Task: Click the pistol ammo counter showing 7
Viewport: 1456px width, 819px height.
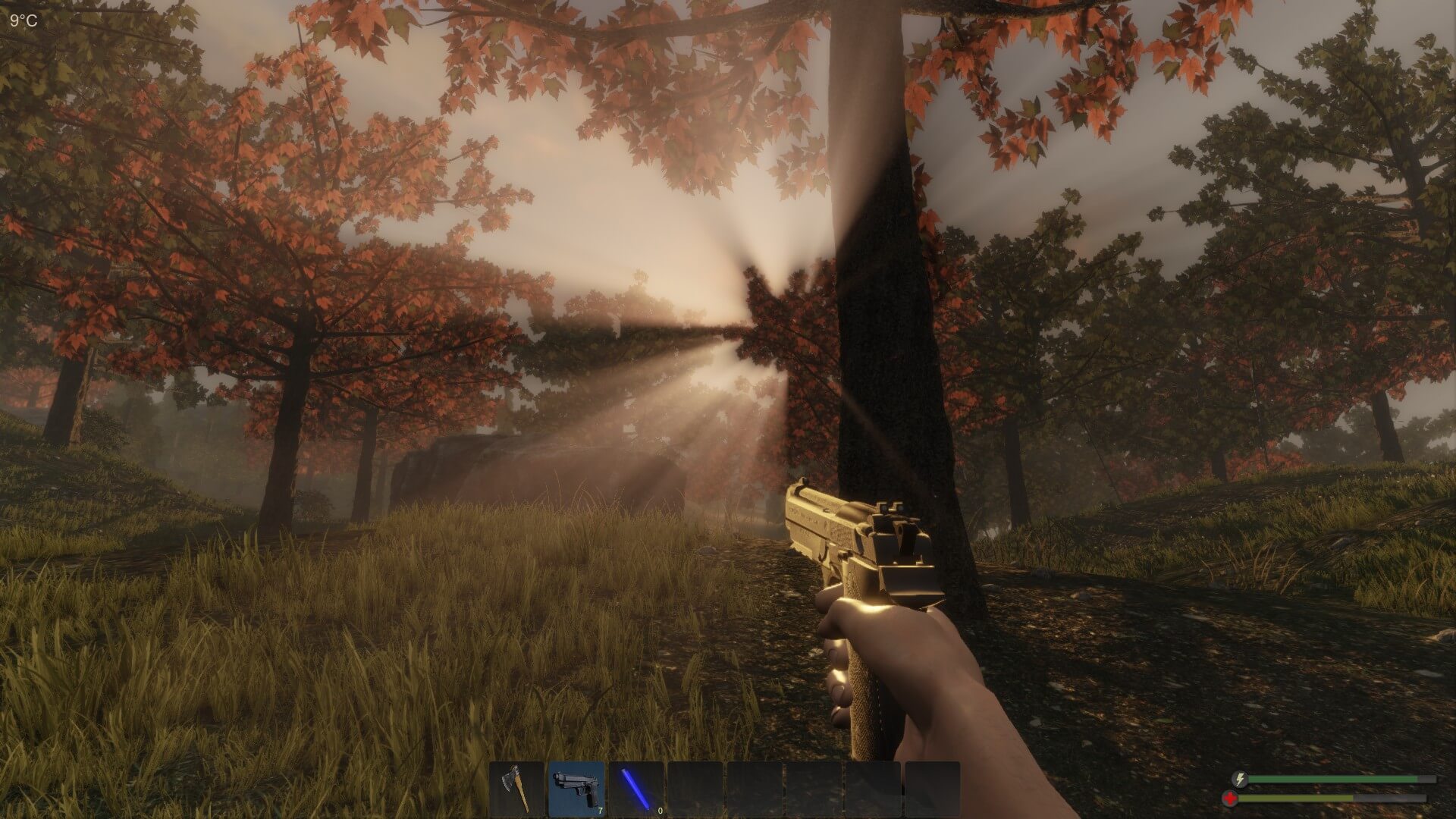Action: tap(600, 811)
